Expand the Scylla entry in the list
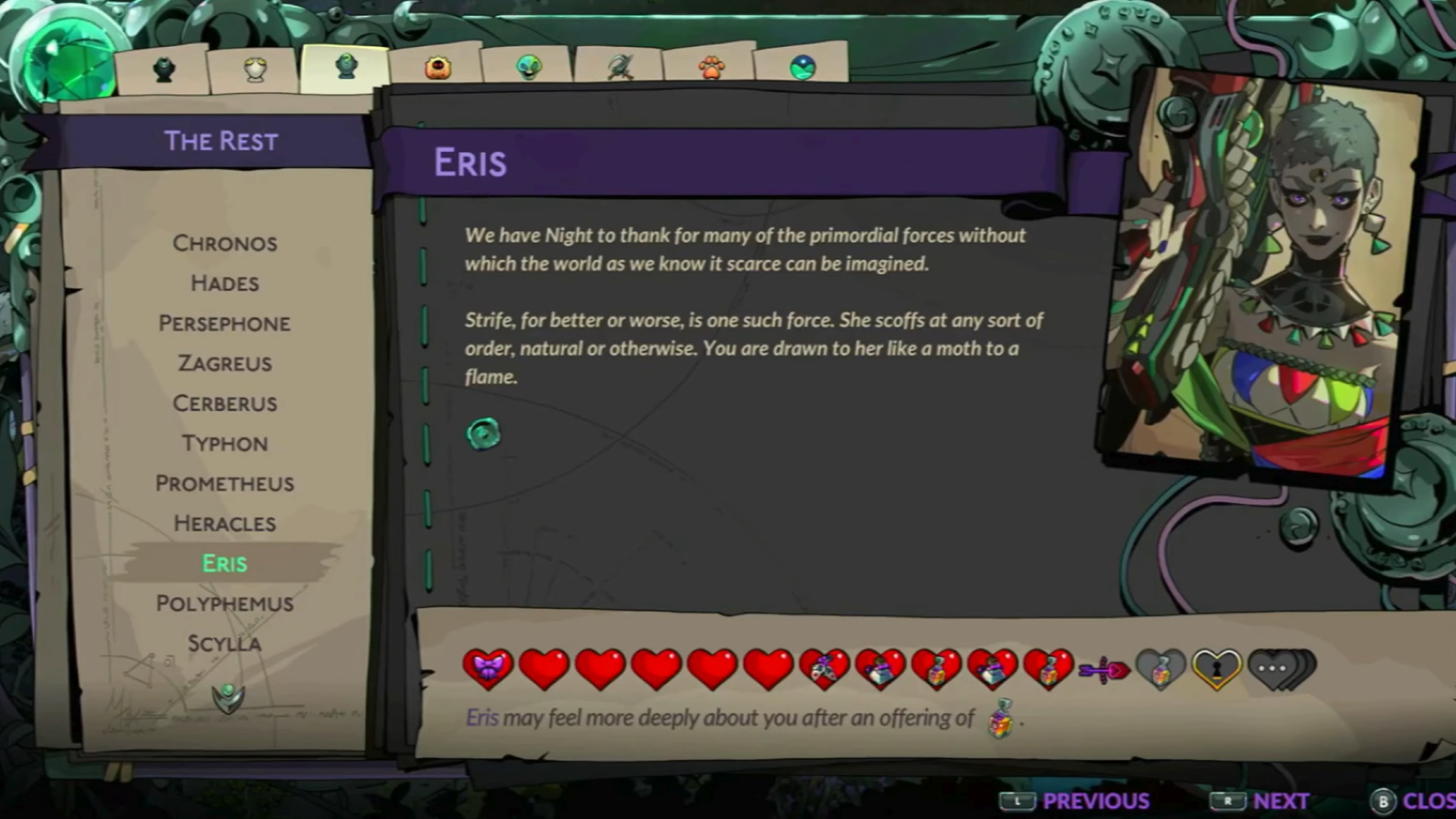This screenshot has width=1456, height=819. point(224,643)
